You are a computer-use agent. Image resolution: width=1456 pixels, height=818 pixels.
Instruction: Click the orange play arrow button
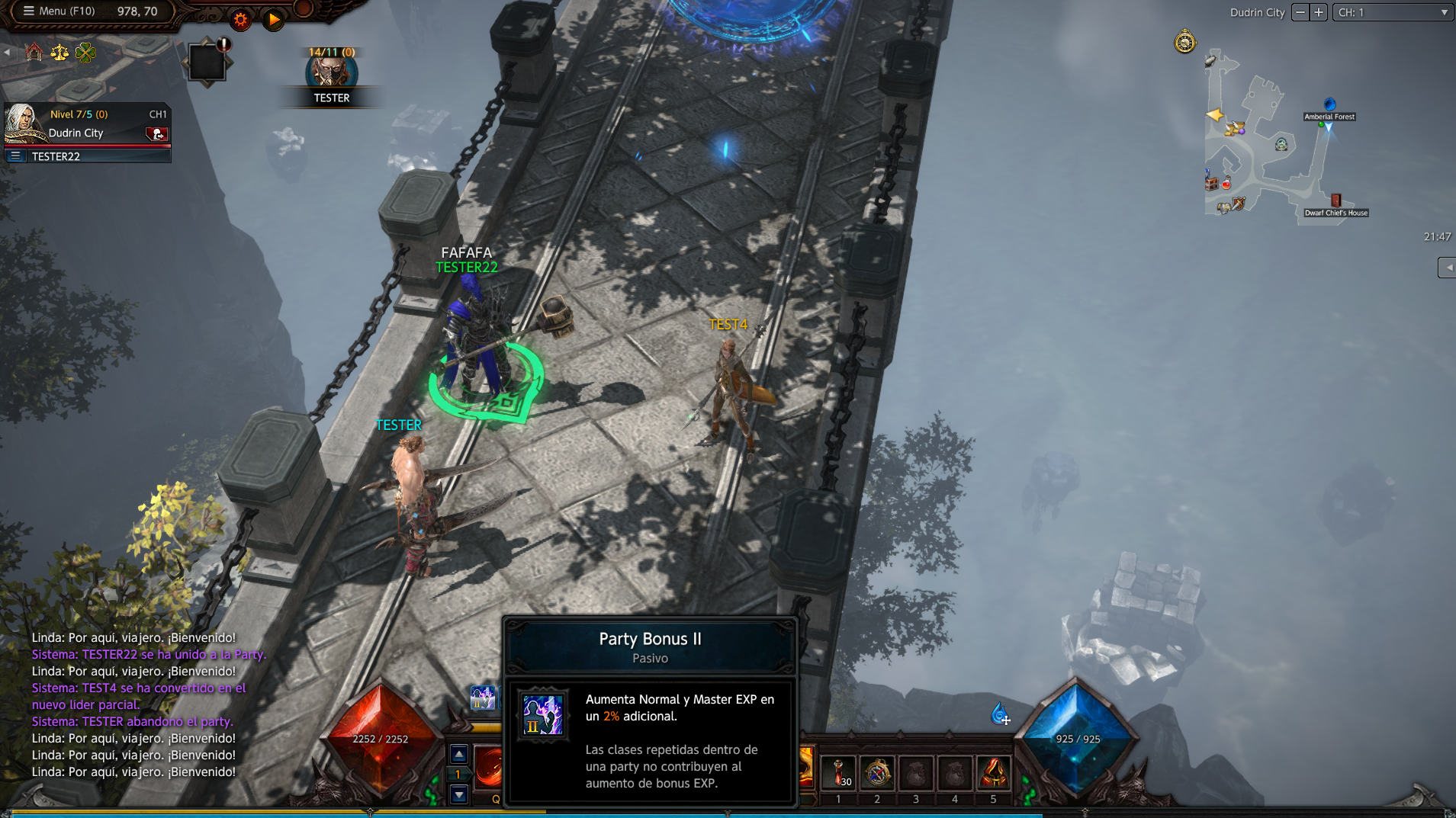(273, 20)
